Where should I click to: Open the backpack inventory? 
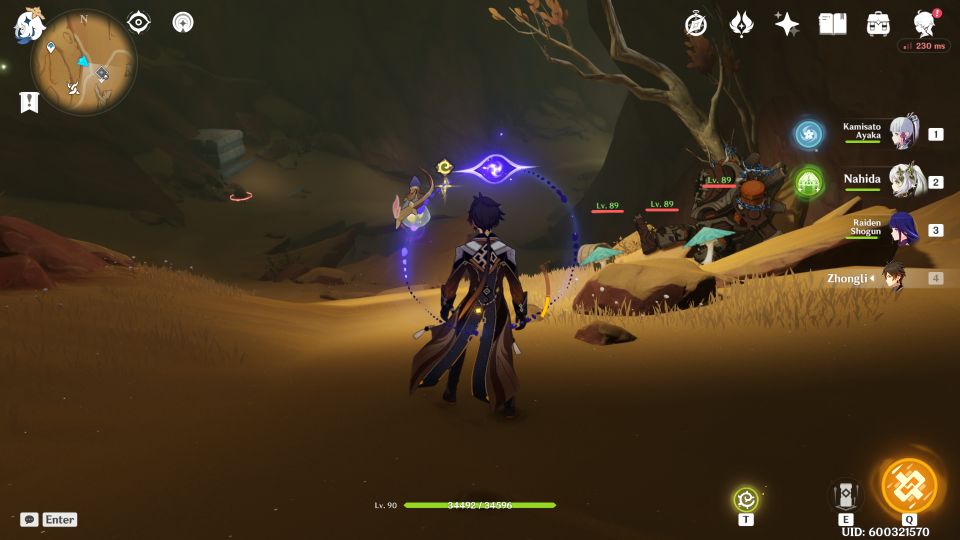click(x=879, y=24)
